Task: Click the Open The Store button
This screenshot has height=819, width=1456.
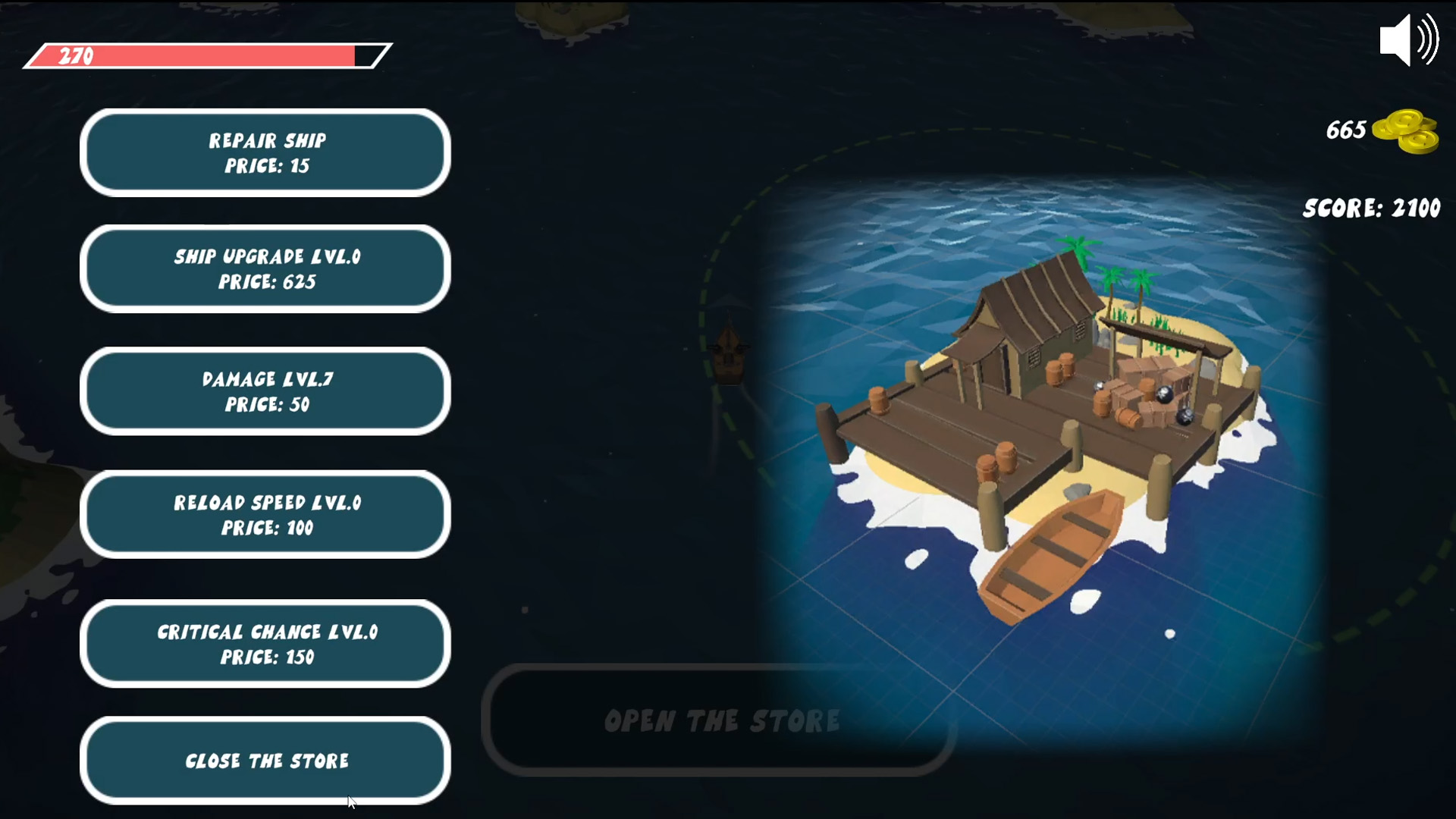Action: coord(720,721)
